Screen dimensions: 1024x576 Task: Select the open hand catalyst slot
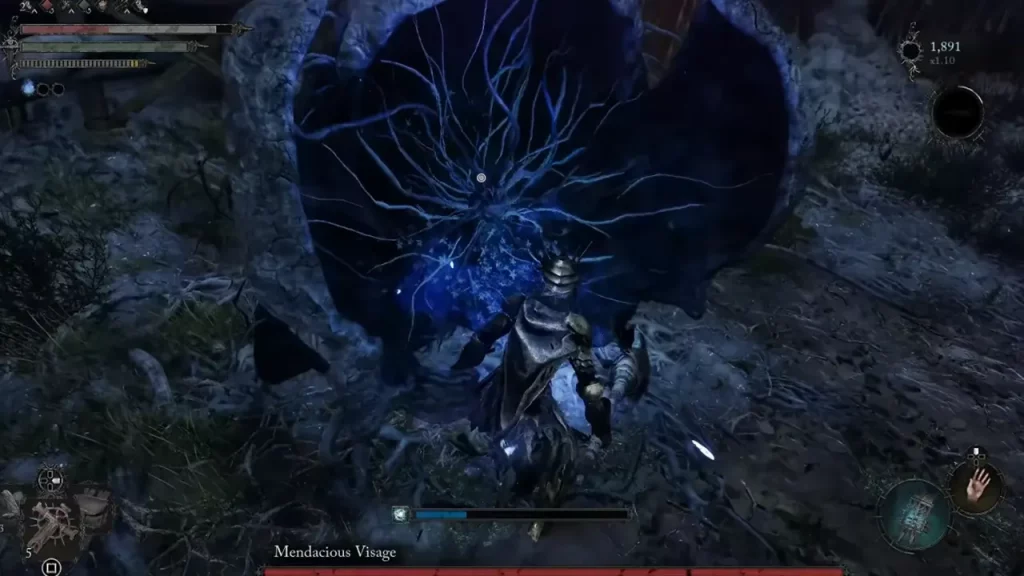click(x=973, y=486)
